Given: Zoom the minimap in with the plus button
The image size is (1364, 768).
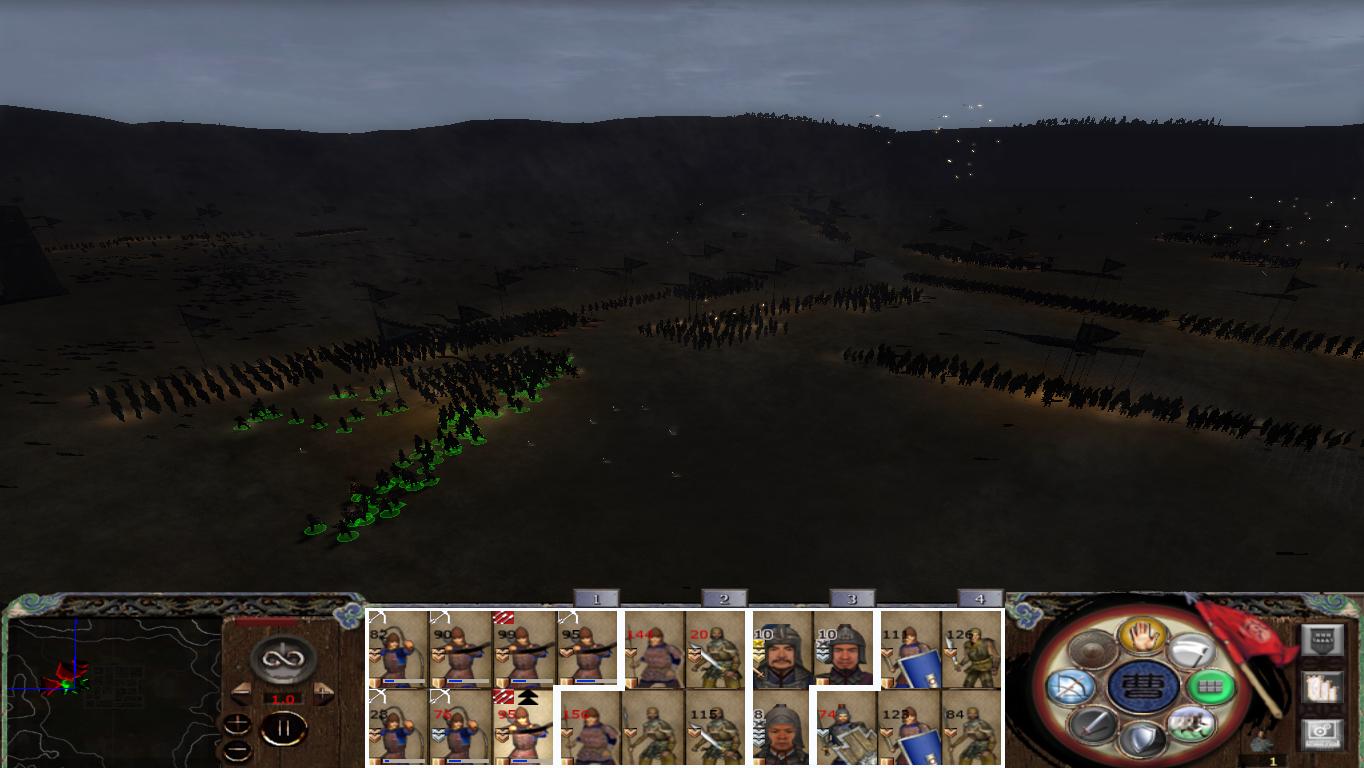Looking at the screenshot, I should pos(238,724).
